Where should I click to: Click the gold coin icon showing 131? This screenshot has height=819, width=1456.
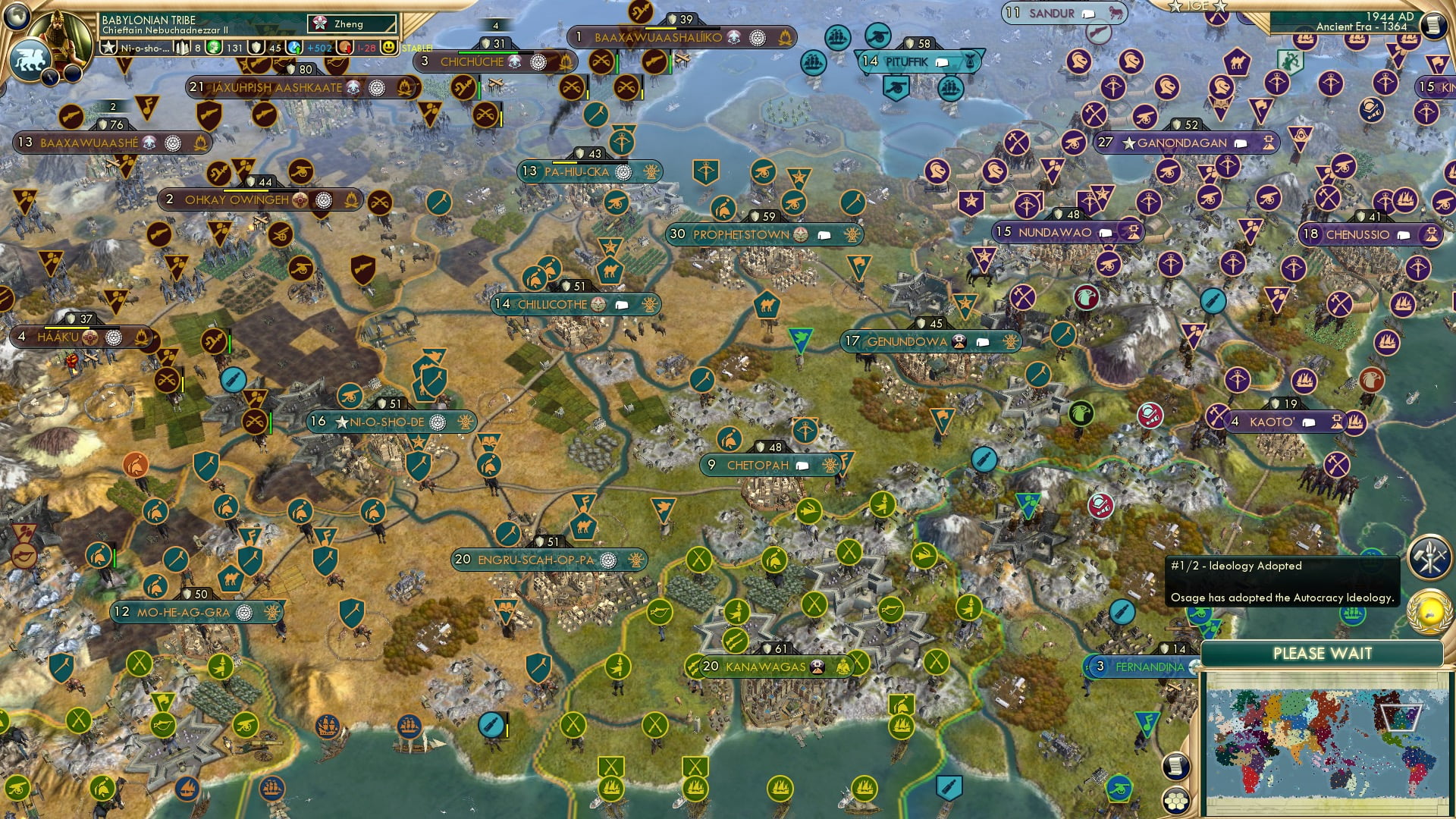[213, 48]
